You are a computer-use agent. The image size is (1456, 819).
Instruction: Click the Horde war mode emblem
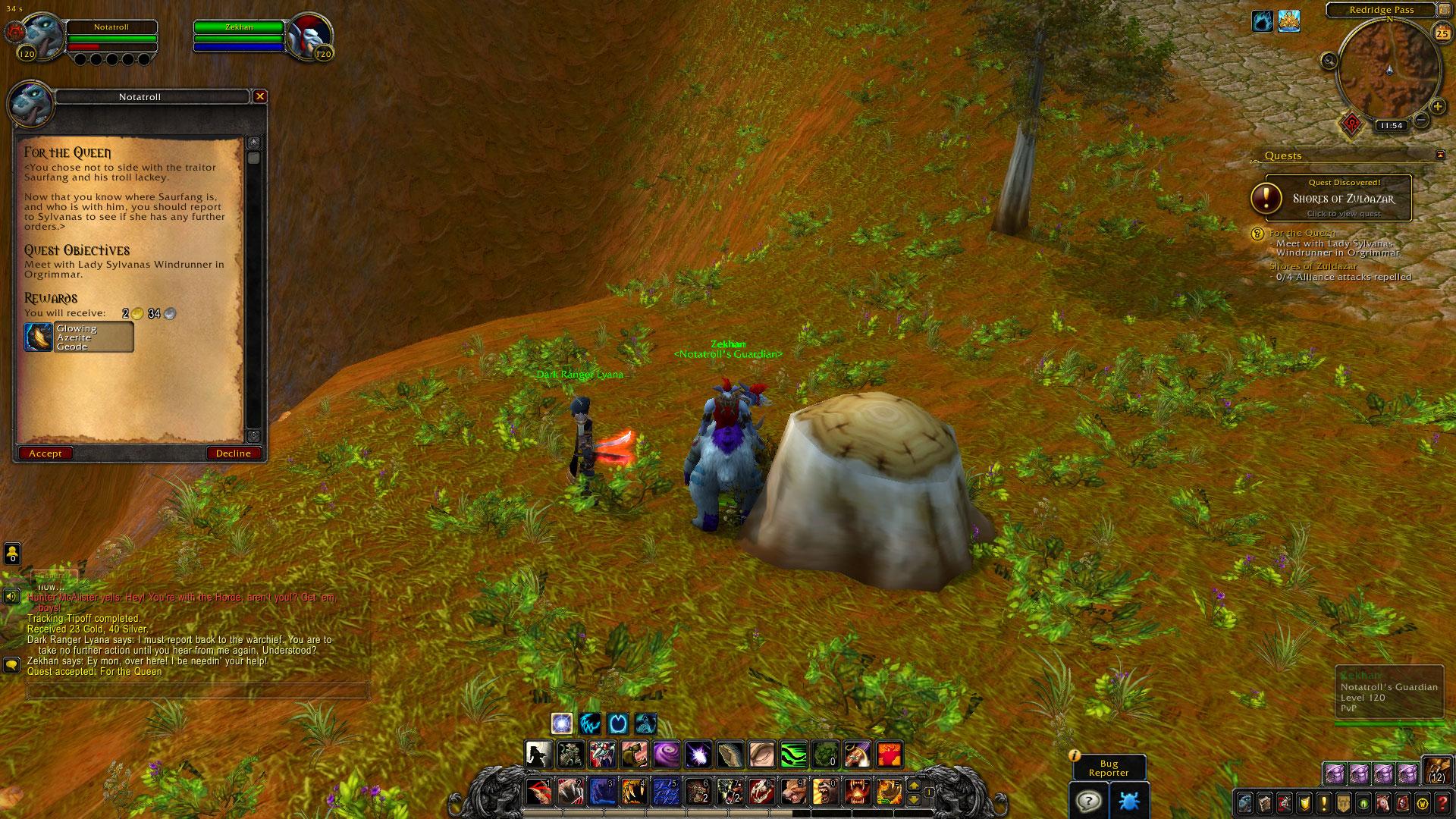pos(1352,124)
